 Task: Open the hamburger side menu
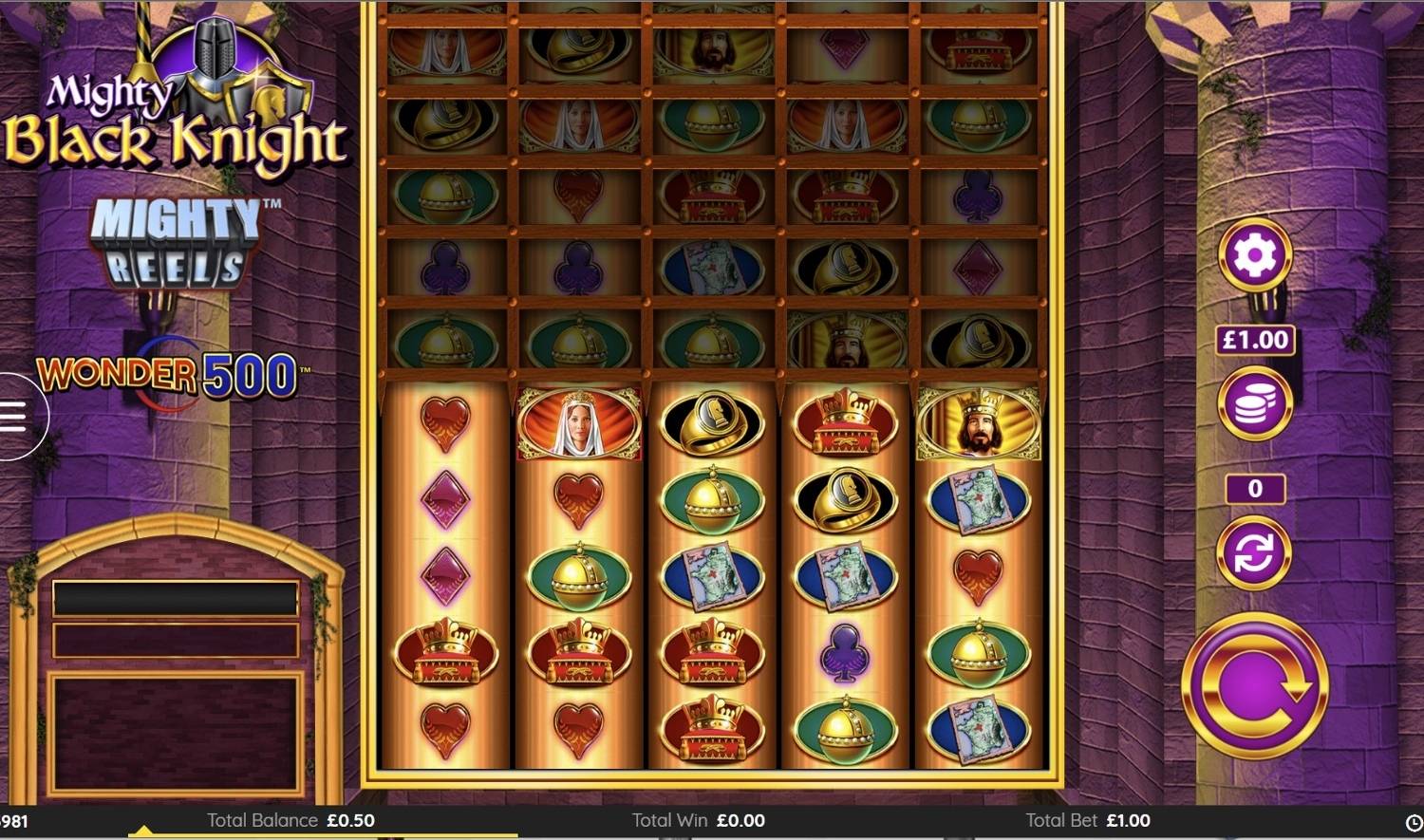pyautogui.click(x=14, y=417)
